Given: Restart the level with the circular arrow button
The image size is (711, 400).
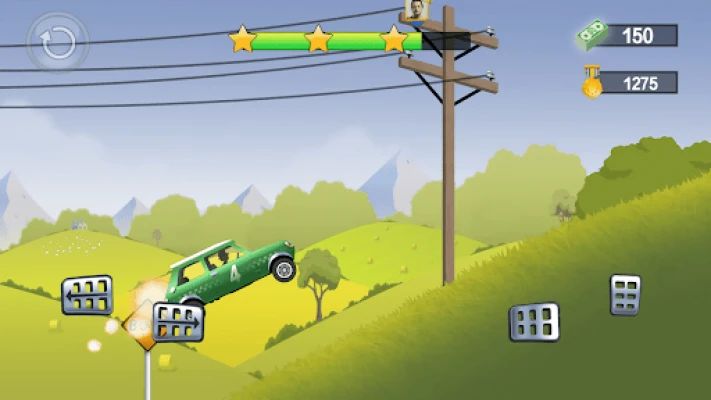Looking at the screenshot, I should pos(58,42).
